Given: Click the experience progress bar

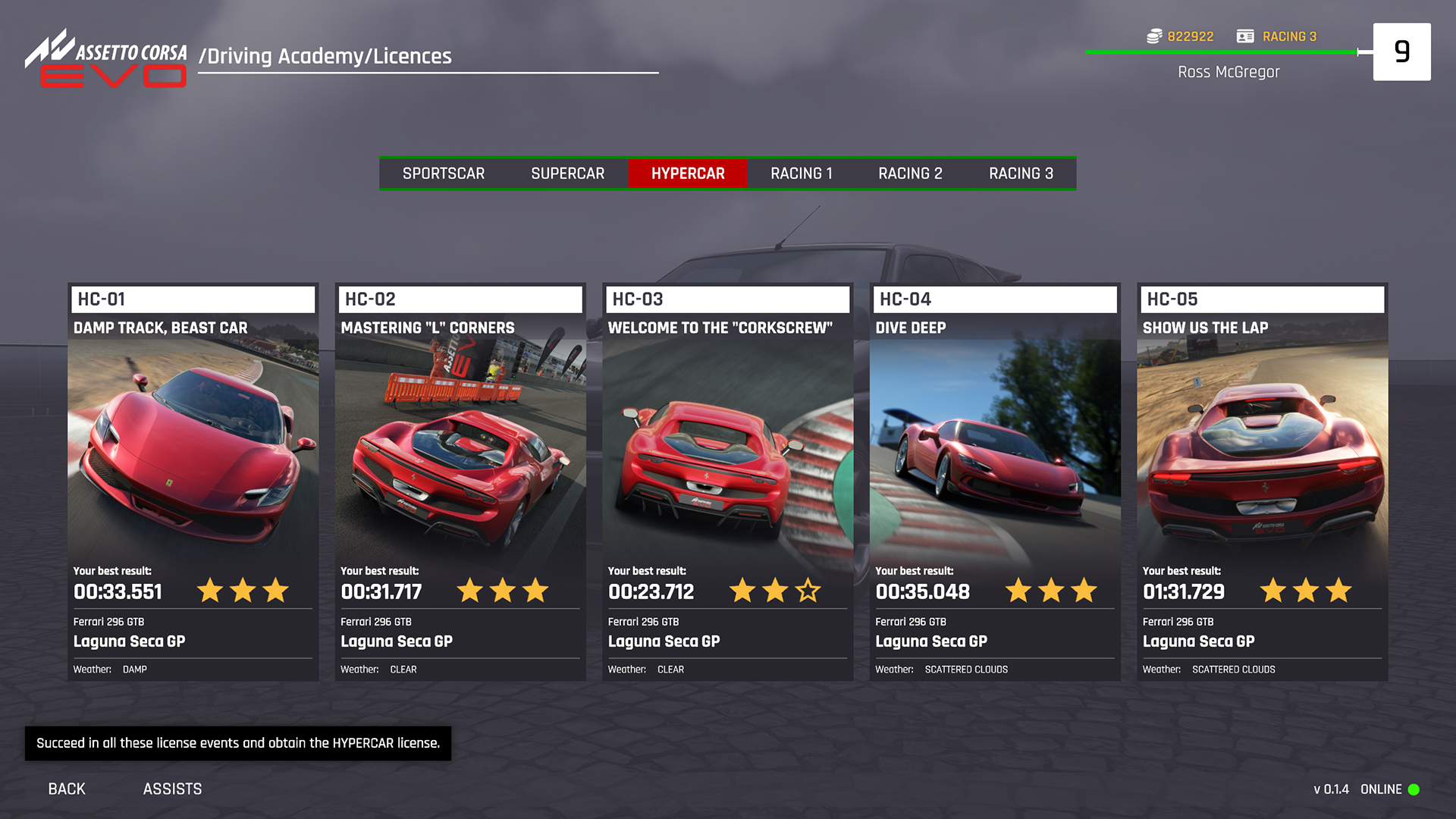Looking at the screenshot, I should 1221,52.
